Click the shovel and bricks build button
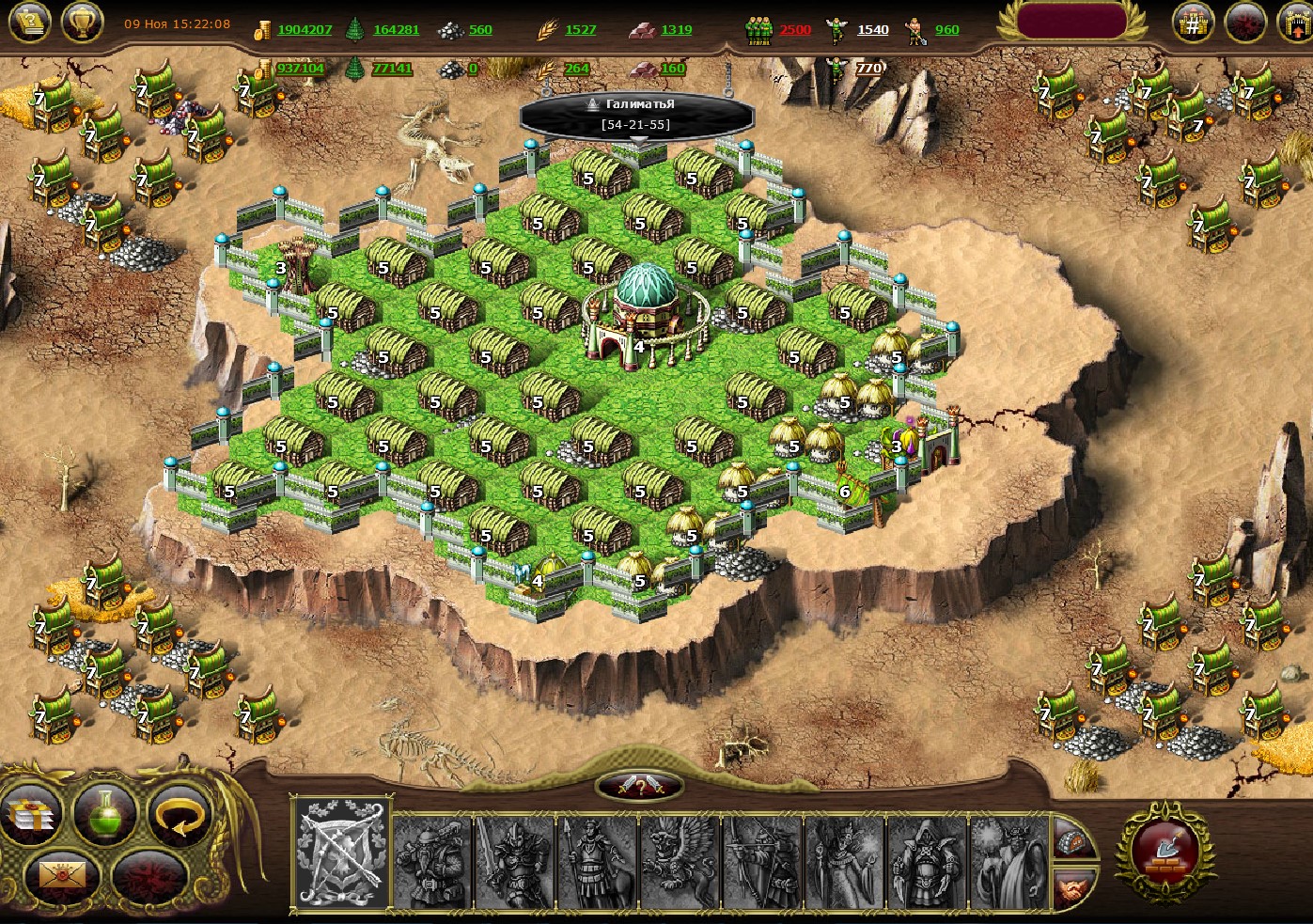This screenshot has height=924, width=1313. 1166,850
